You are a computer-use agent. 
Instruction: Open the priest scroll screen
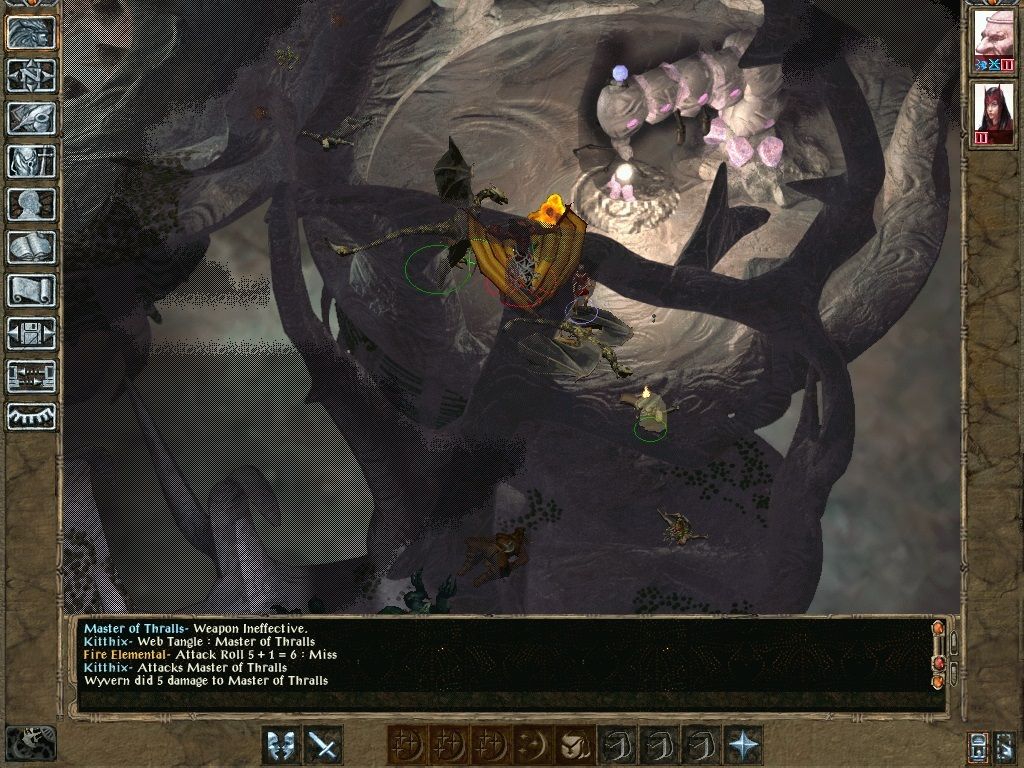(30, 290)
